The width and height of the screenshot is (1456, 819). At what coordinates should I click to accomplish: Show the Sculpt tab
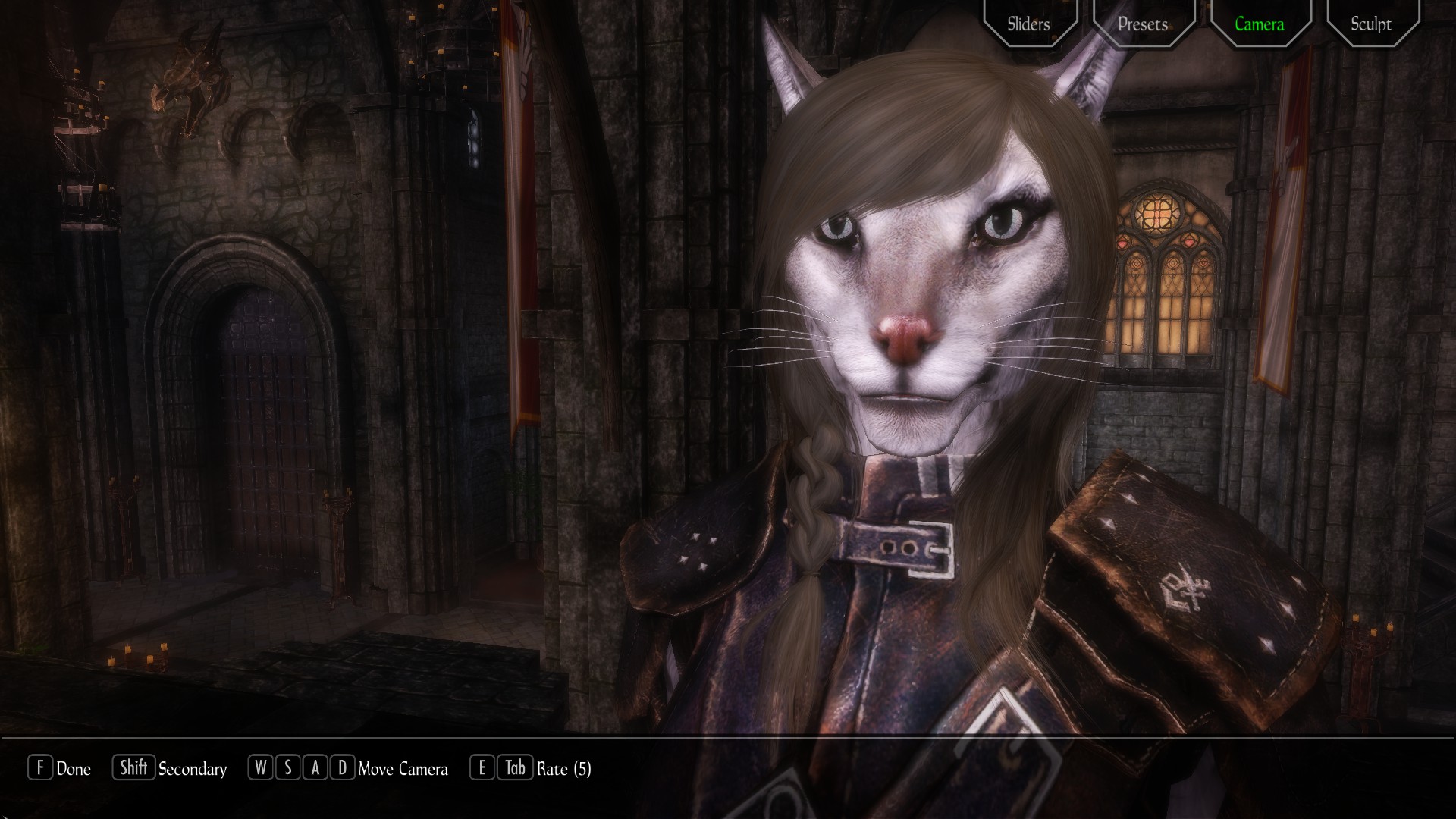1371,24
